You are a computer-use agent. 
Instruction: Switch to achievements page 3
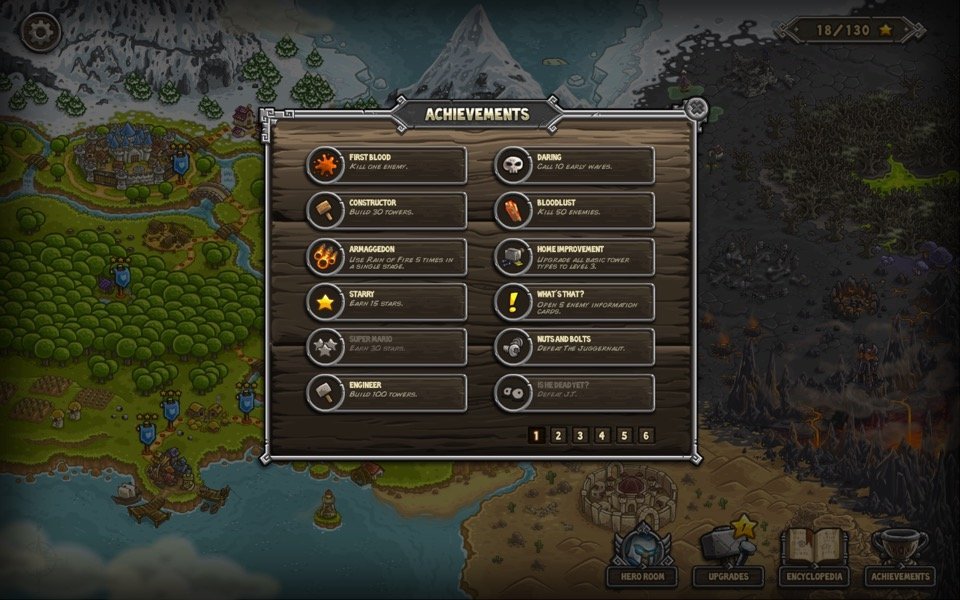pos(580,435)
